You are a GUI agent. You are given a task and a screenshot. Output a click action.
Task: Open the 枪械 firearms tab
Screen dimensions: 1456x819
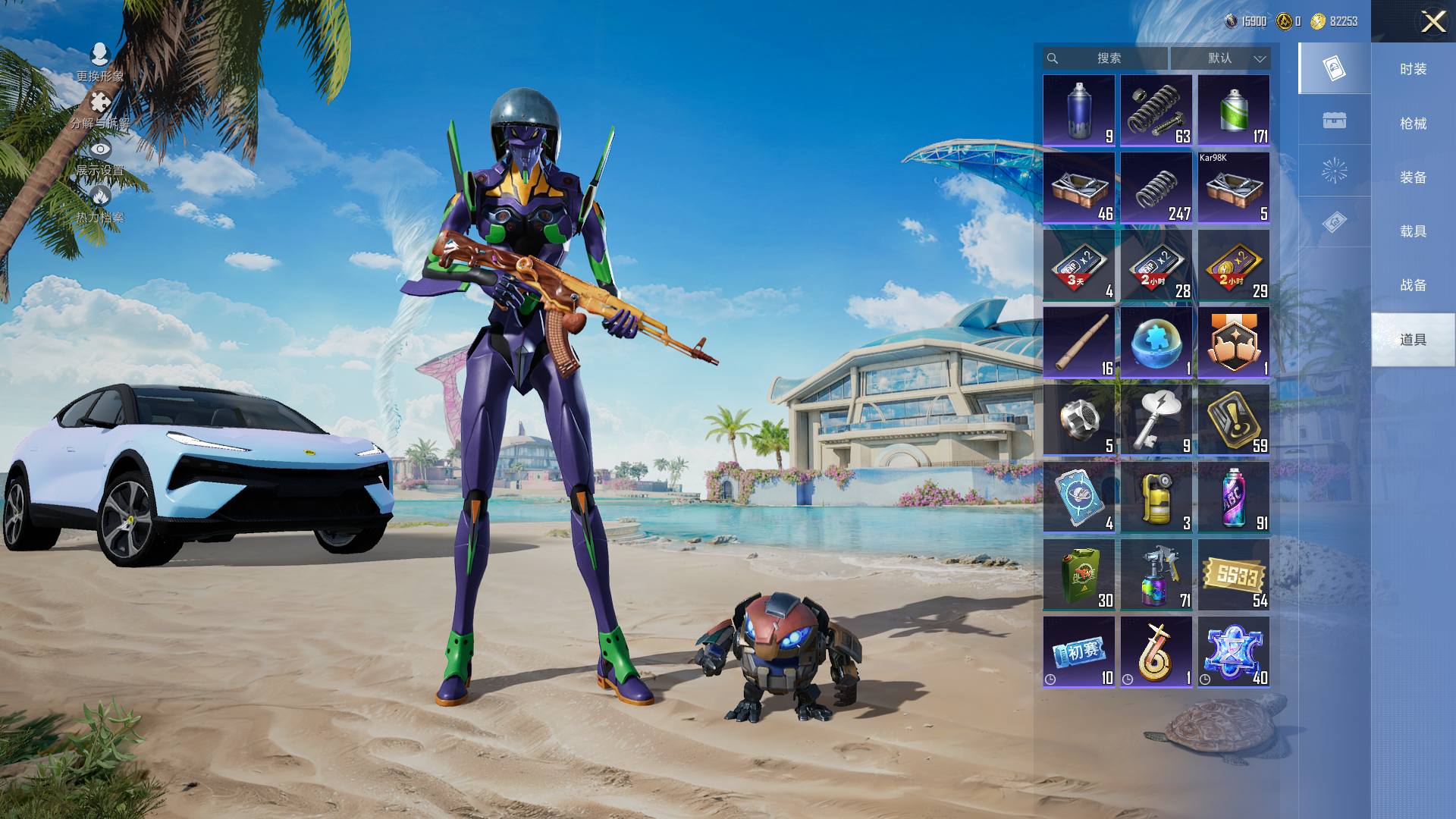(1413, 123)
